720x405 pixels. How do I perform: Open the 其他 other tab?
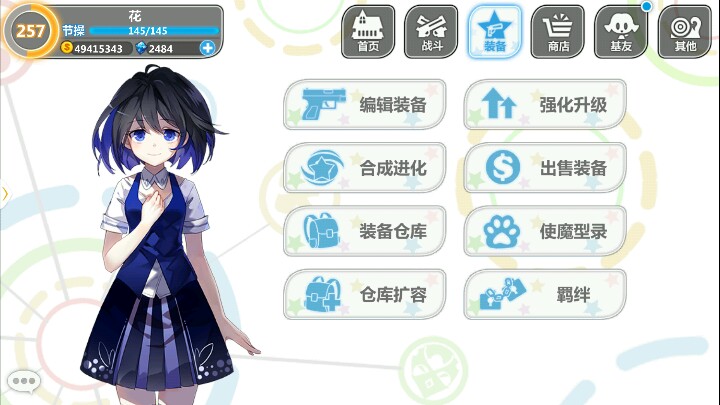point(685,31)
